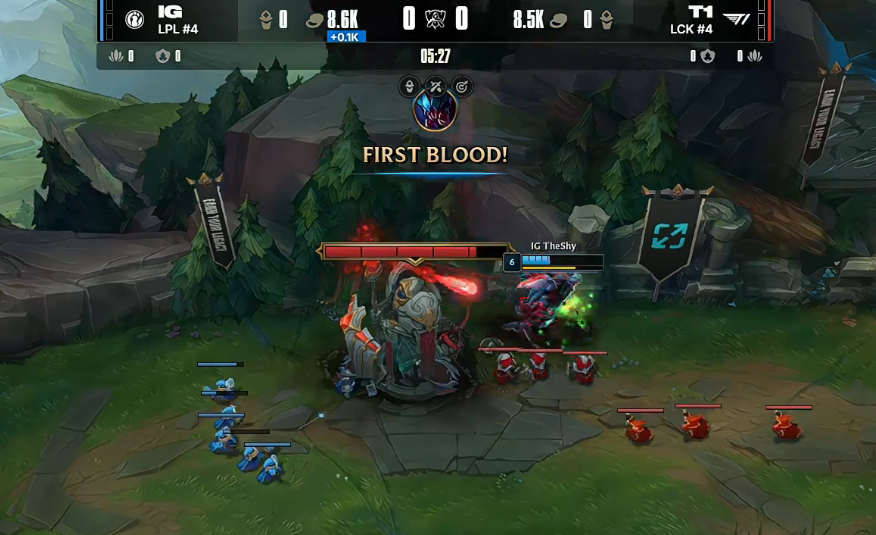
Task: Select the First Blood champion portrait
Action: (435, 111)
